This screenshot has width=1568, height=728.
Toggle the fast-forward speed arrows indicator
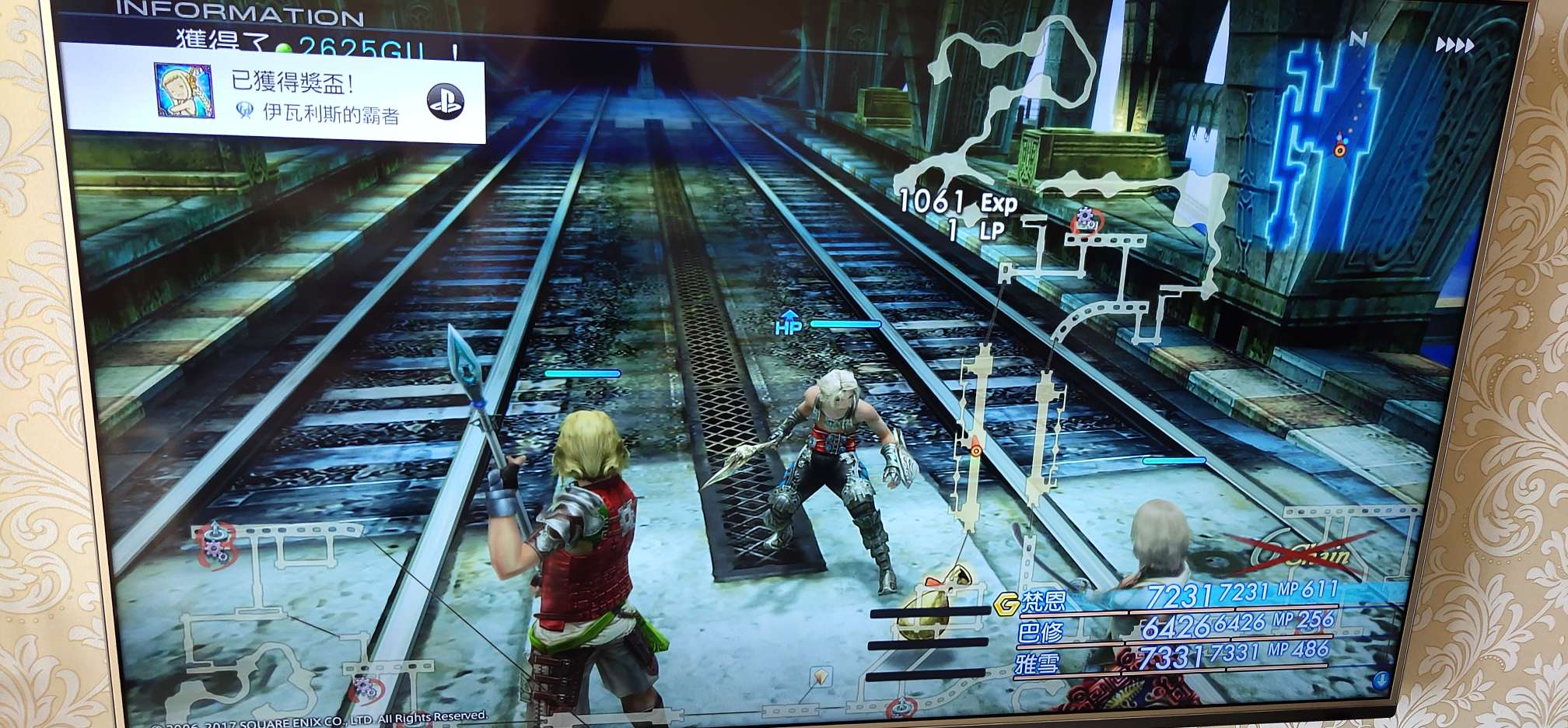1454,45
